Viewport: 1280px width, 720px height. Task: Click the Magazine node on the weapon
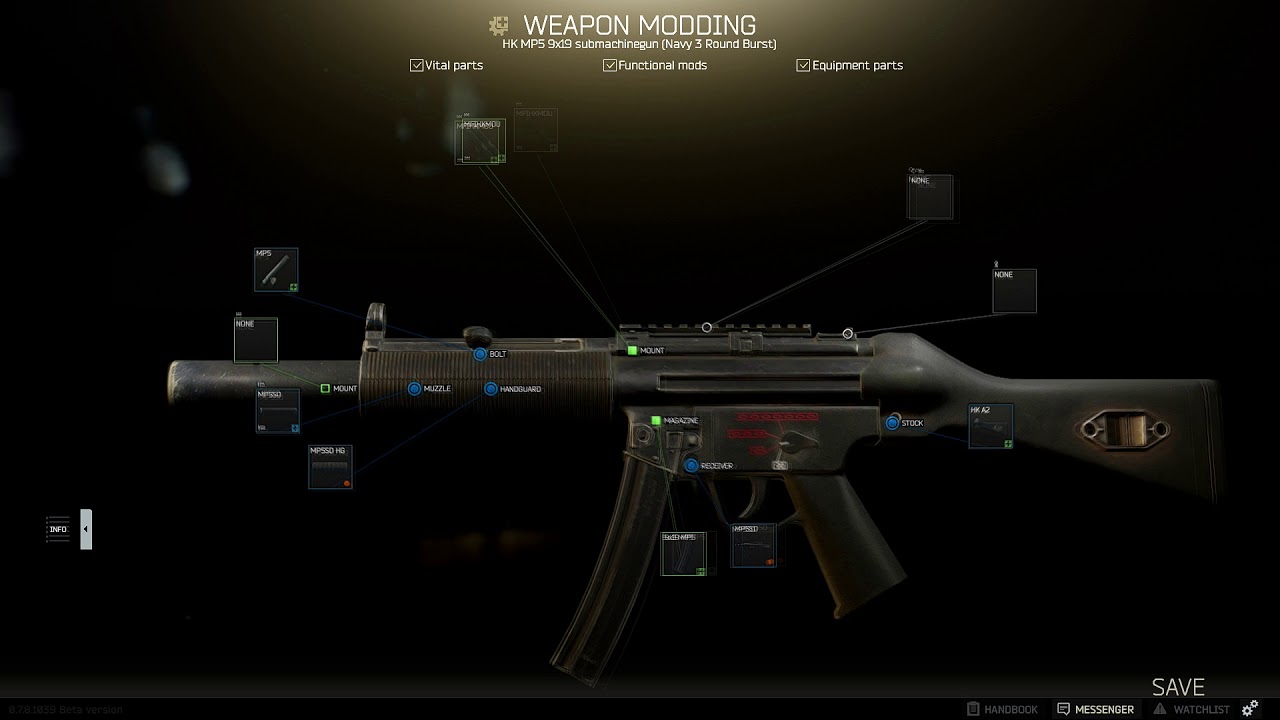[656, 421]
